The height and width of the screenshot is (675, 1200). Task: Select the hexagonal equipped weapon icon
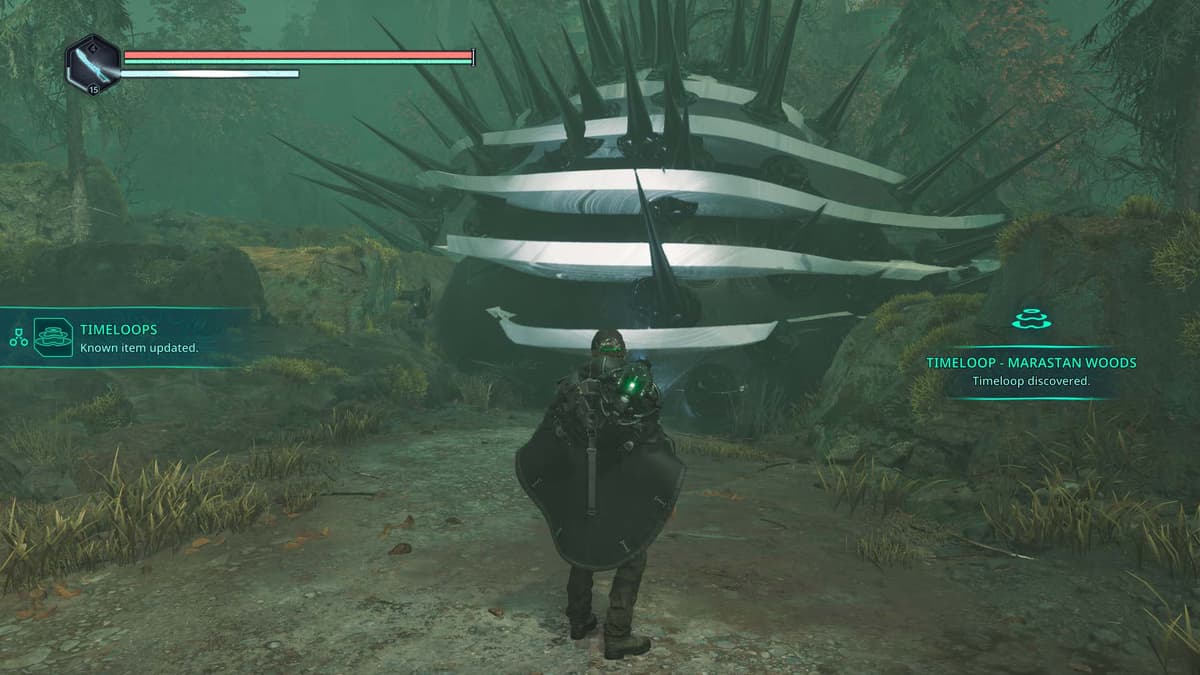pyautogui.click(x=93, y=63)
